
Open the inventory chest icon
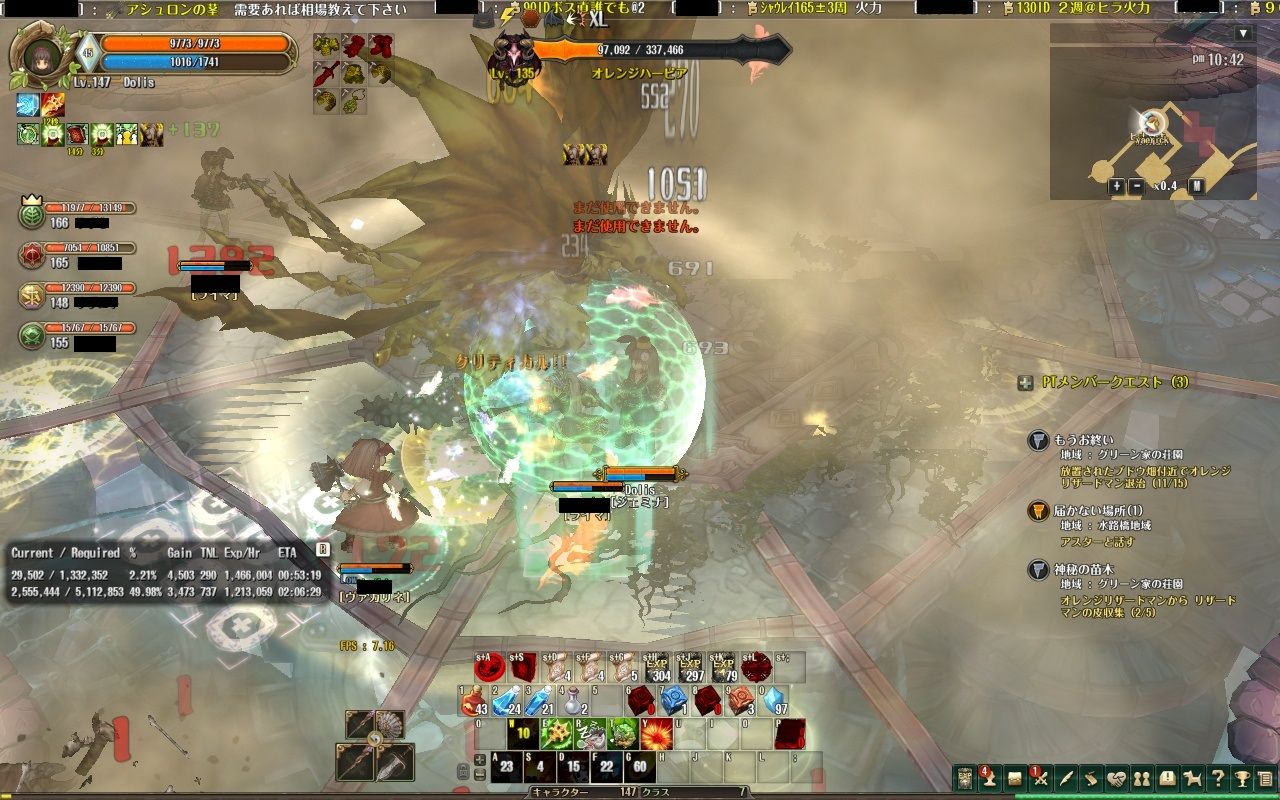[1013, 778]
